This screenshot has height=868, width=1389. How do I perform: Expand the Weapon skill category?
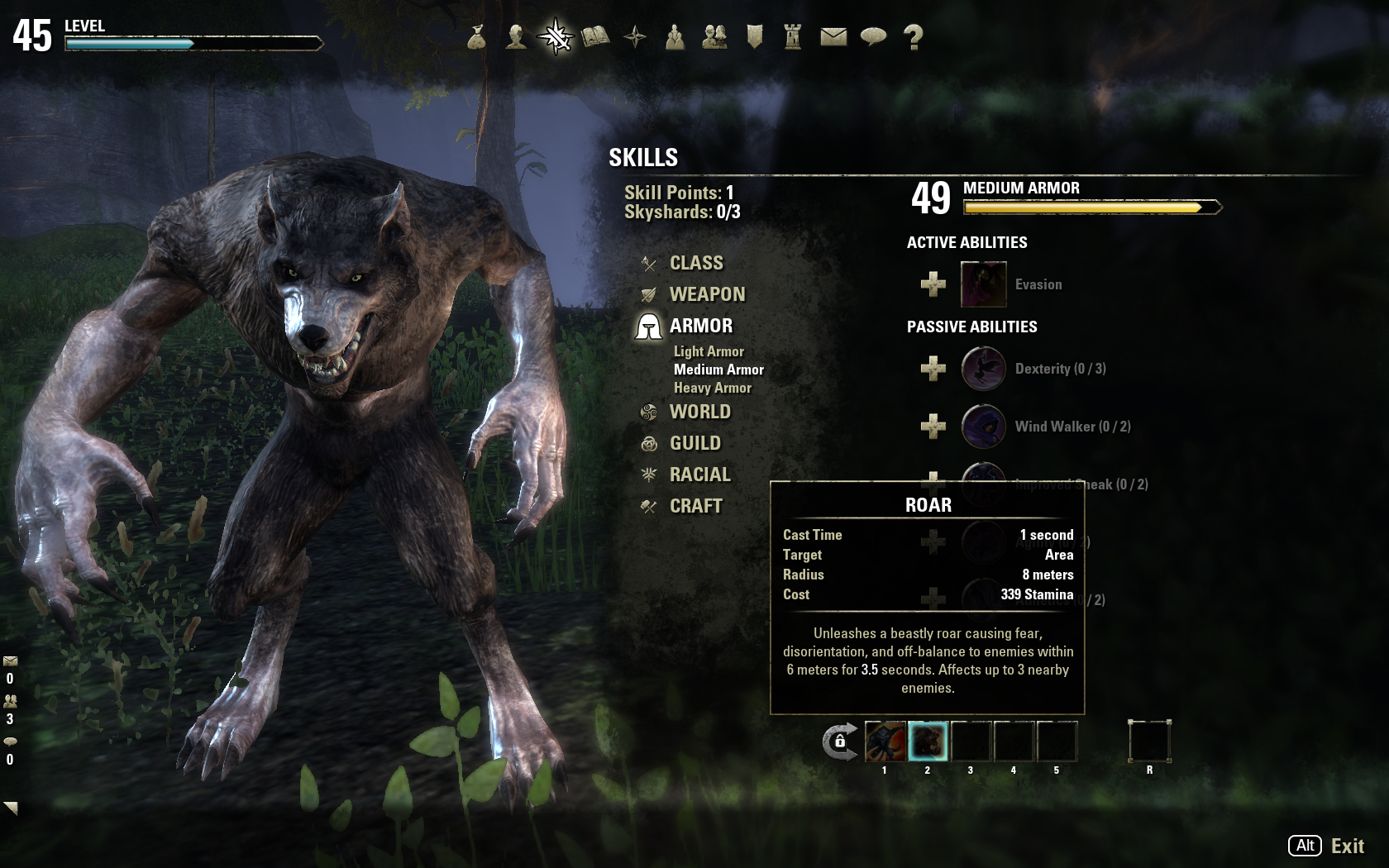click(706, 294)
